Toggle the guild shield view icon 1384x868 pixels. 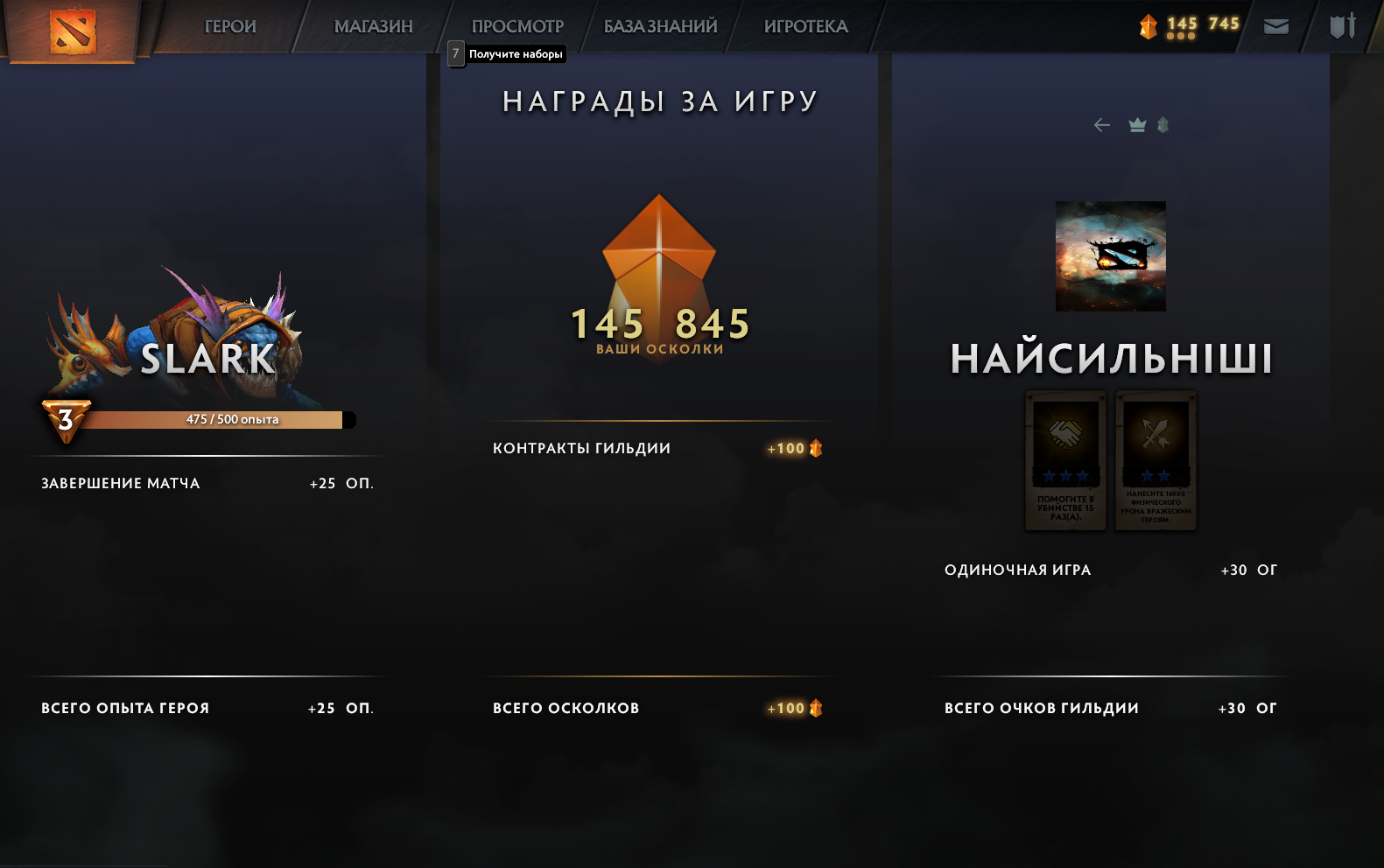1163,125
